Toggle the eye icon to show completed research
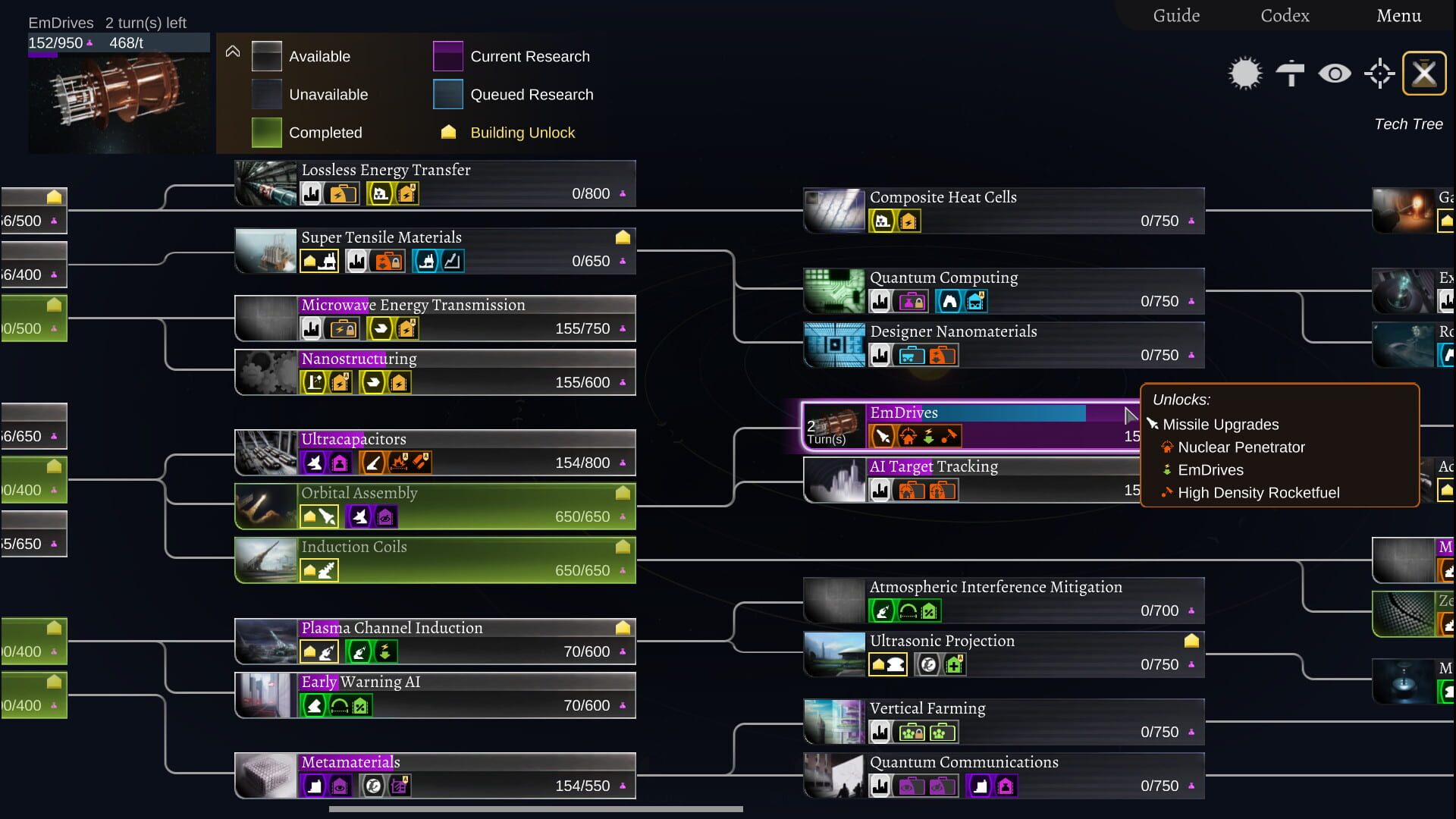The width and height of the screenshot is (1456, 819). (x=1335, y=73)
